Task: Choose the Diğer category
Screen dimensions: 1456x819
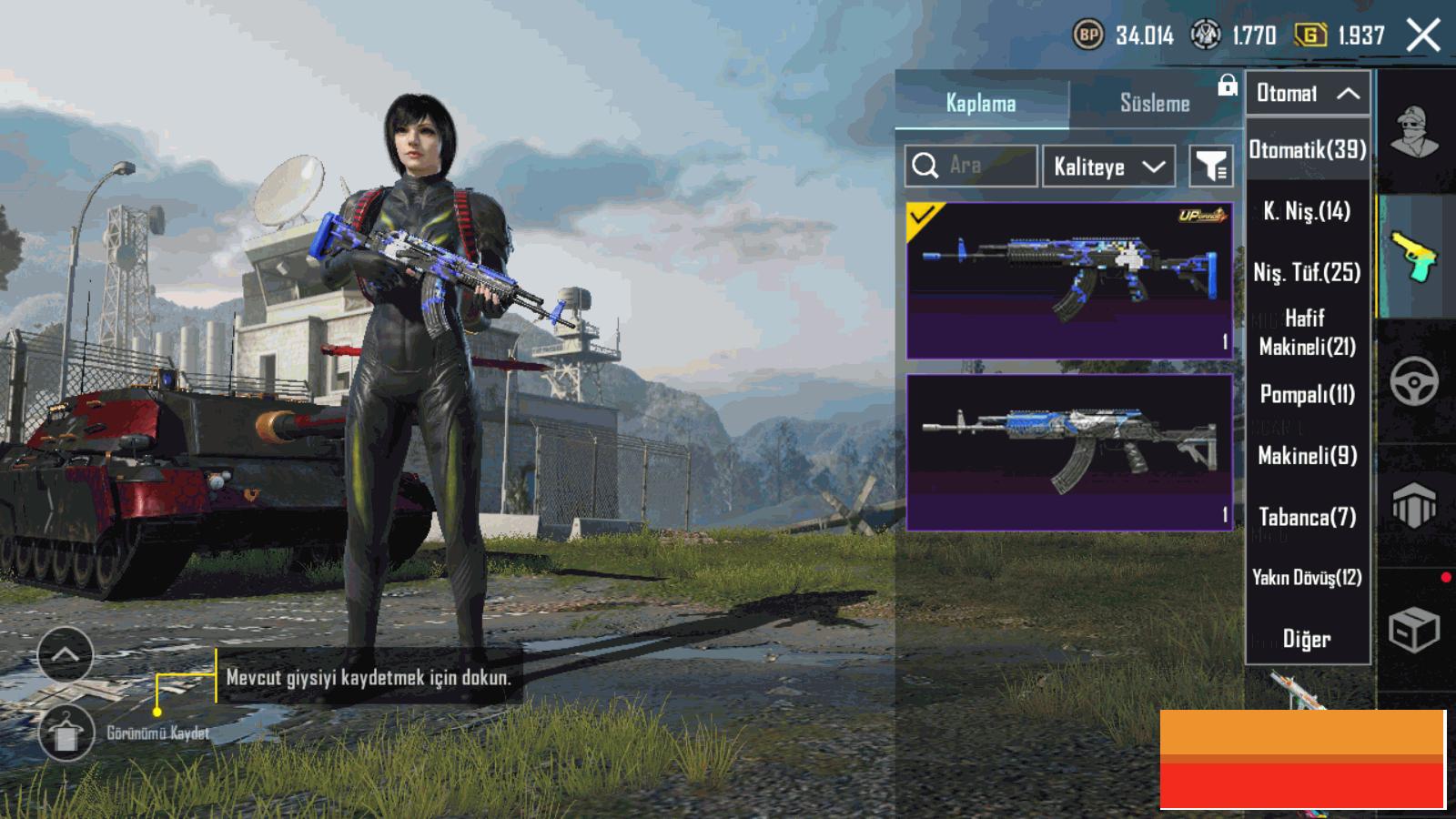Action: [1308, 639]
